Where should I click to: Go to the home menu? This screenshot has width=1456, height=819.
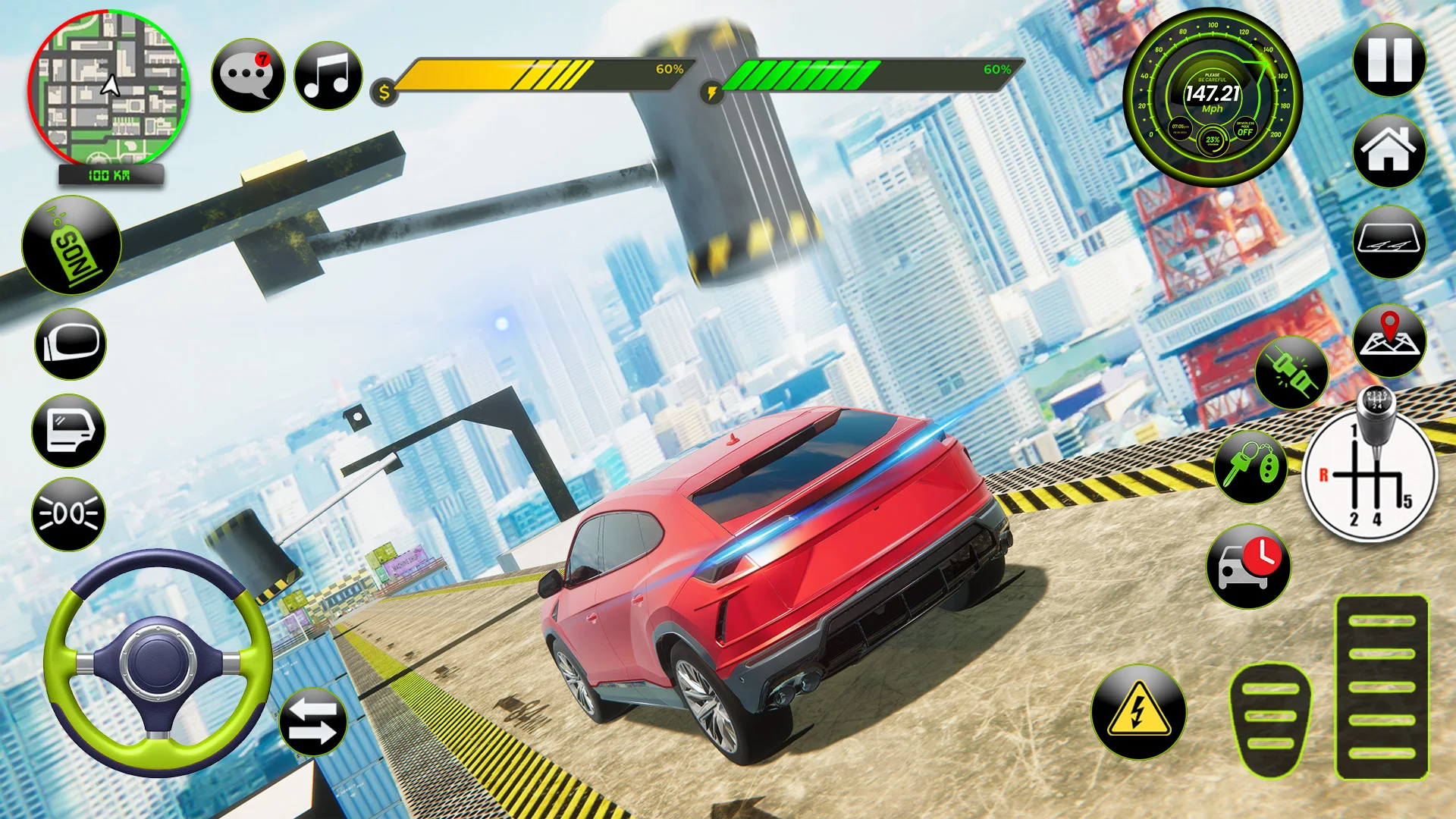click(1389, 151)
